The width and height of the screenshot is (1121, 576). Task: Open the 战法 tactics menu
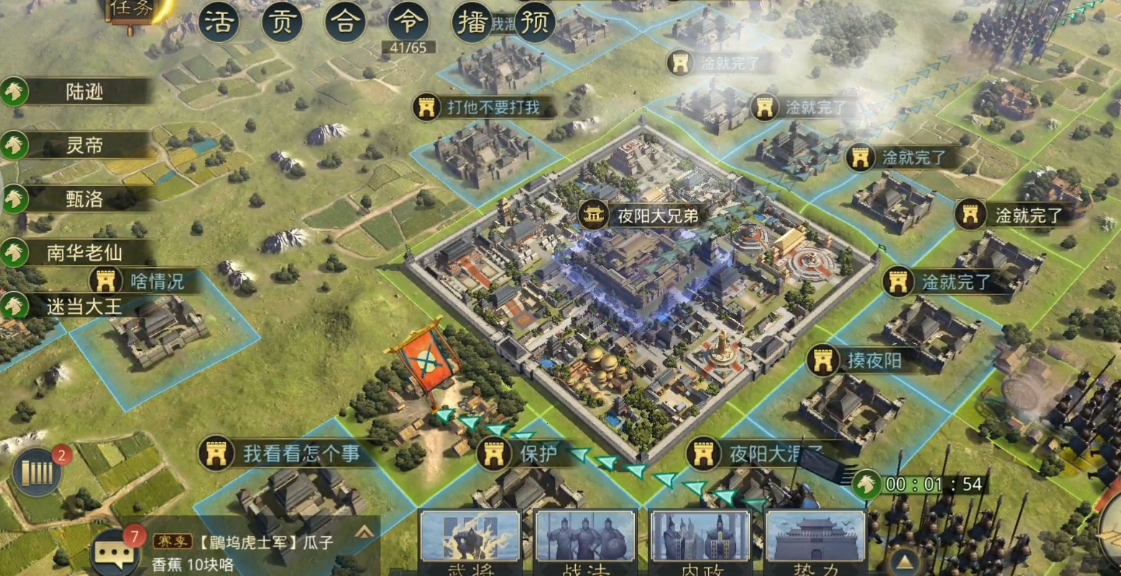(585, 542)
